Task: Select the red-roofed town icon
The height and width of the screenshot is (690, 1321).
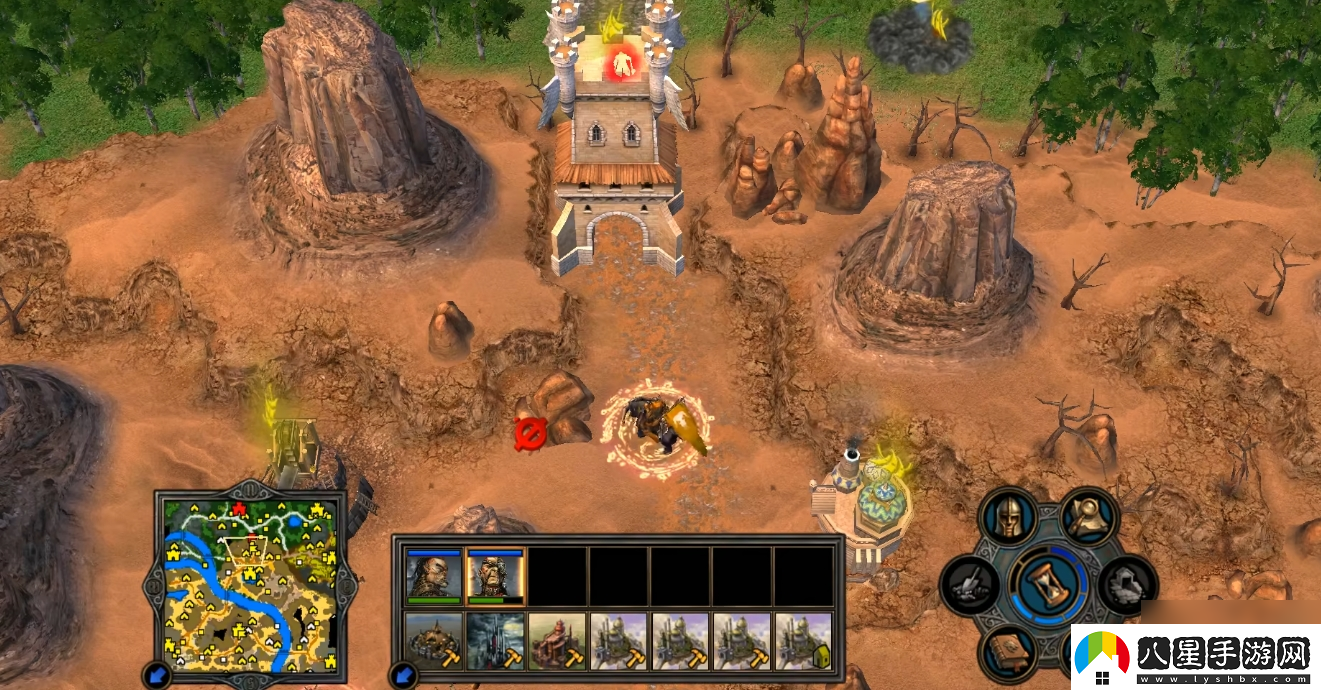Action: coord(557,641)
